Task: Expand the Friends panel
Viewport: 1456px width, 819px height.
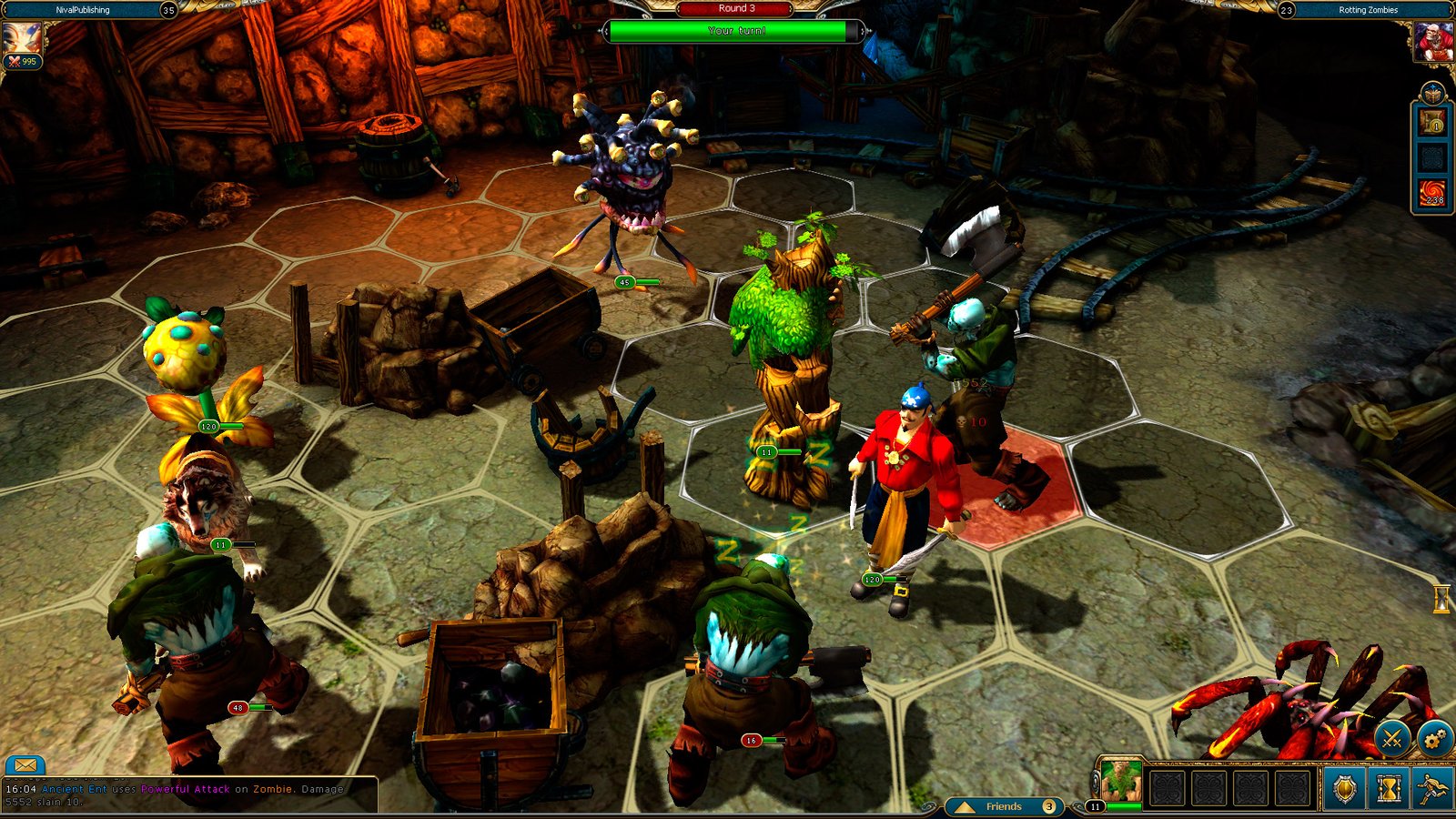Action: click(x=1004, y=806)
